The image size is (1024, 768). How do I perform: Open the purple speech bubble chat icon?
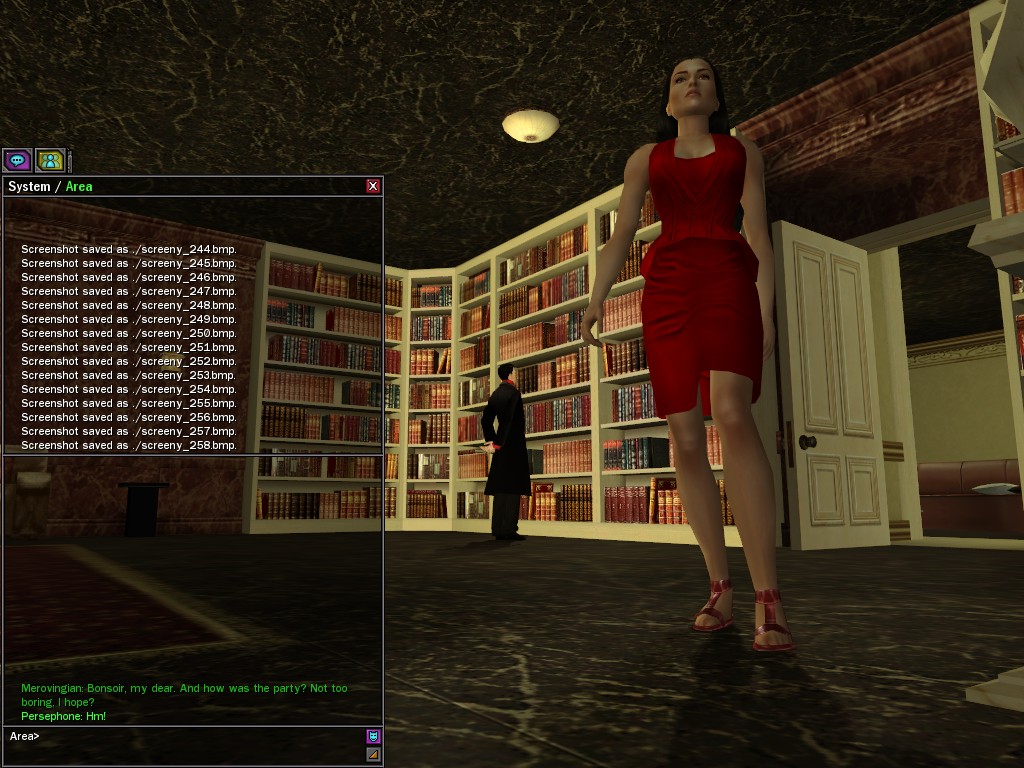[17, 160]
